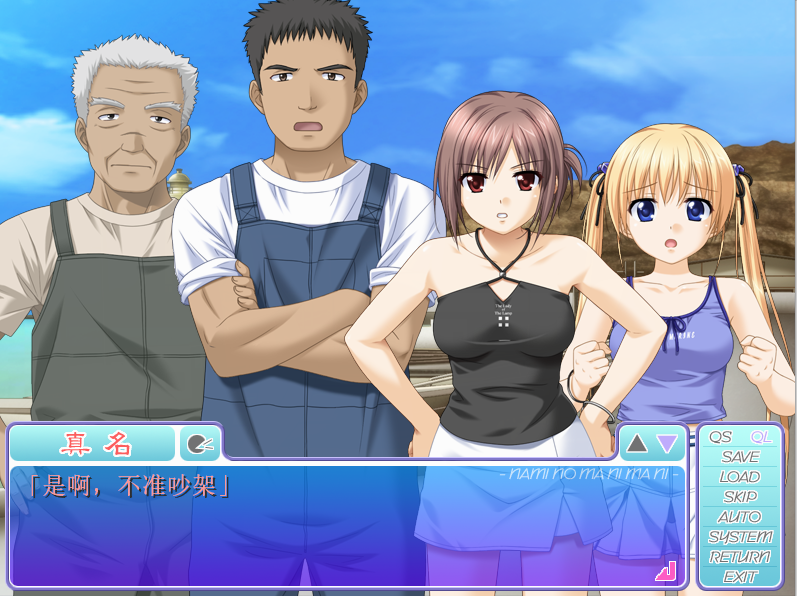Turn on AUTO text advance
Image resolution: width=797 pixels, height=596 pixels.
pyautogui.click(x=740, y=517)
